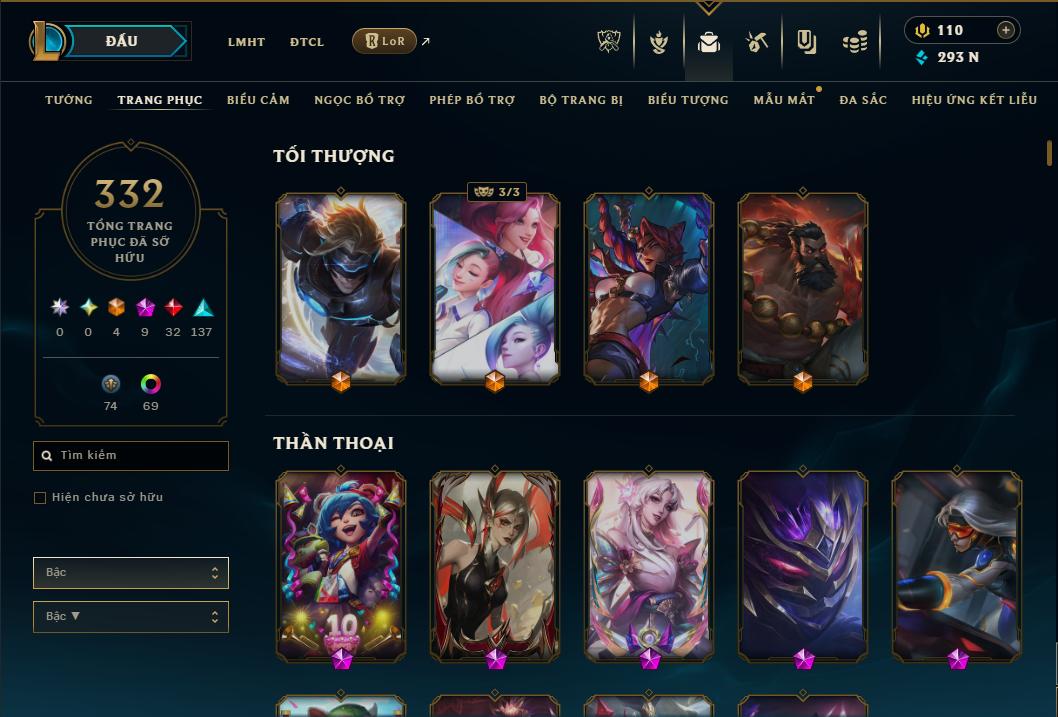Image resolution: width=1058 pixels, height=717 pixels.
Task: Open the HIỆU ỨNG KẾT LIỄU tab
Action: point(974,100)
